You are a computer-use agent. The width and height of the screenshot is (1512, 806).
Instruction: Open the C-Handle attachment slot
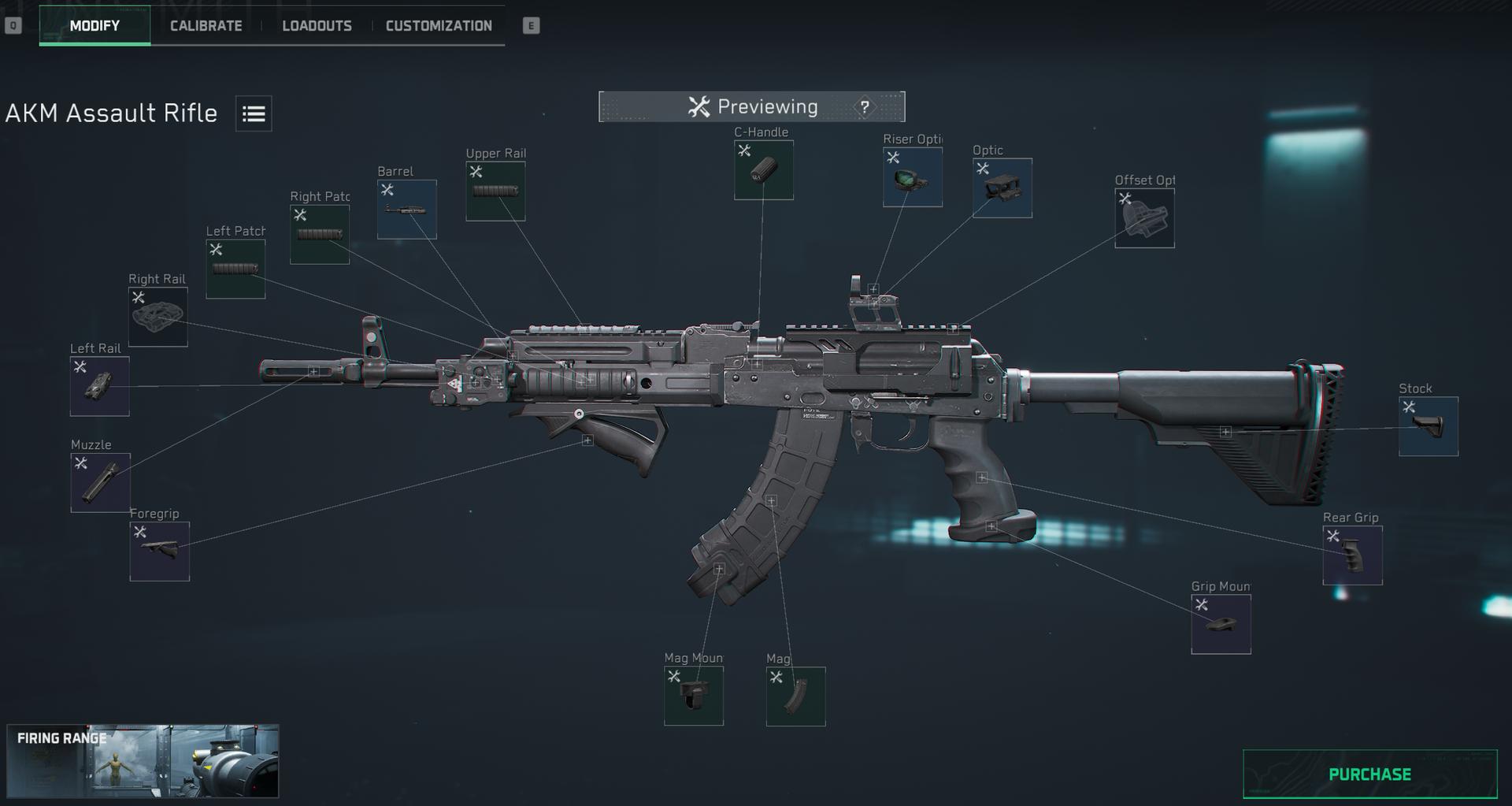click(x=762, y=169)
